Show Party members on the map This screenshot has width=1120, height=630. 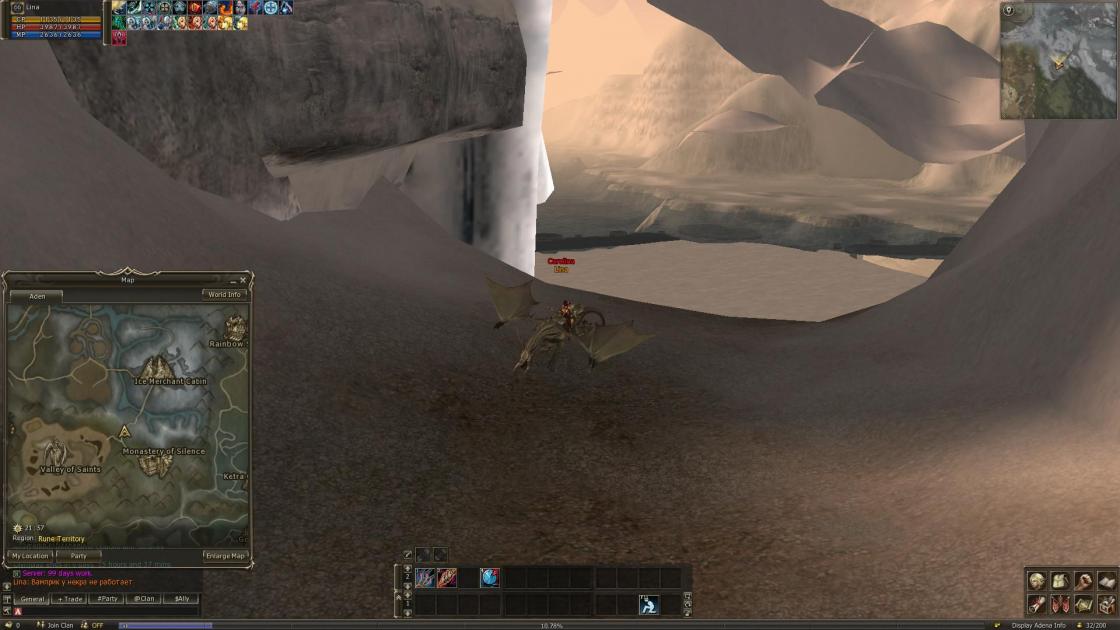point(78,556)
